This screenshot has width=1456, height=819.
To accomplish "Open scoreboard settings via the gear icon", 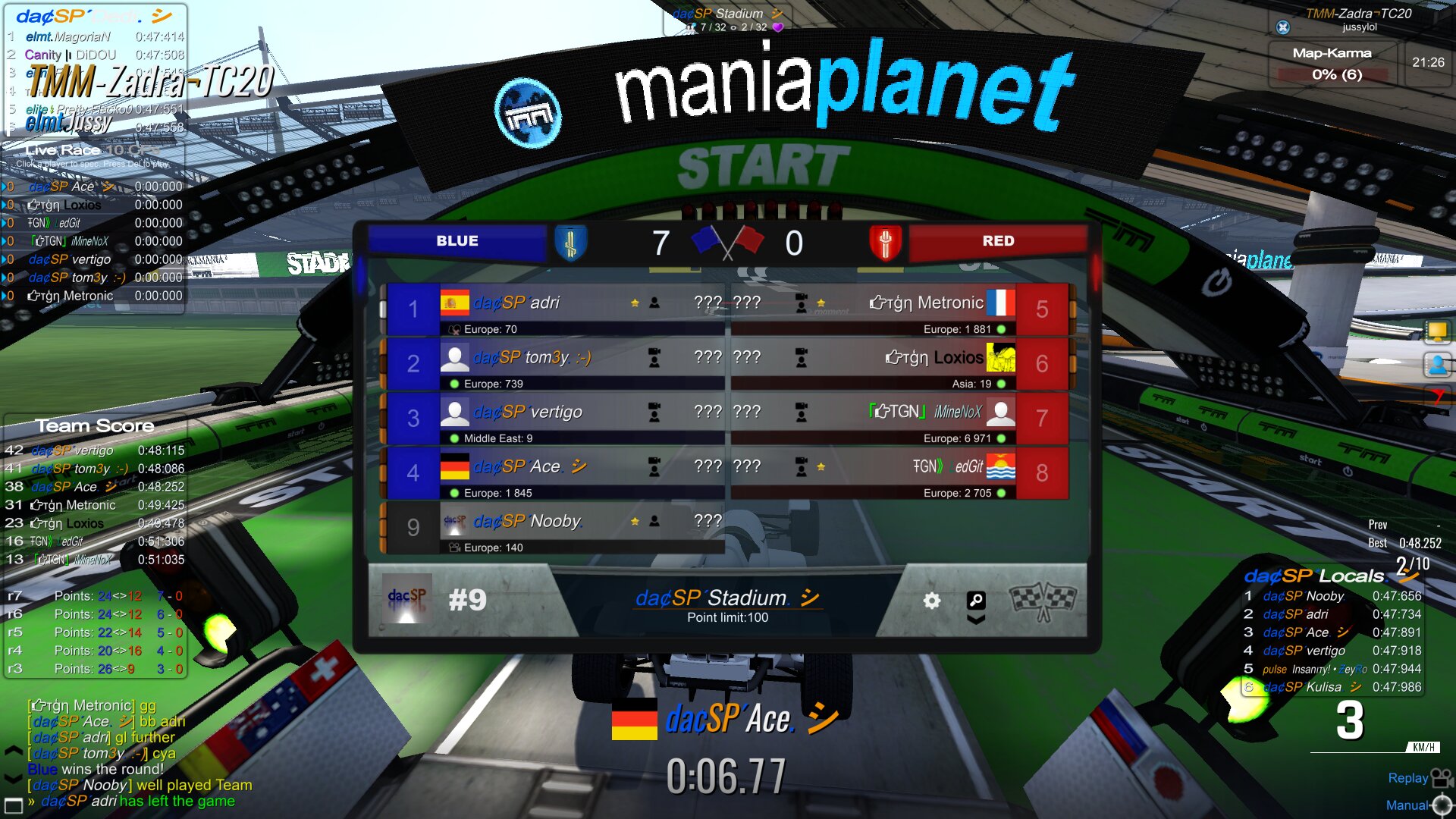I will pos(931,601).
